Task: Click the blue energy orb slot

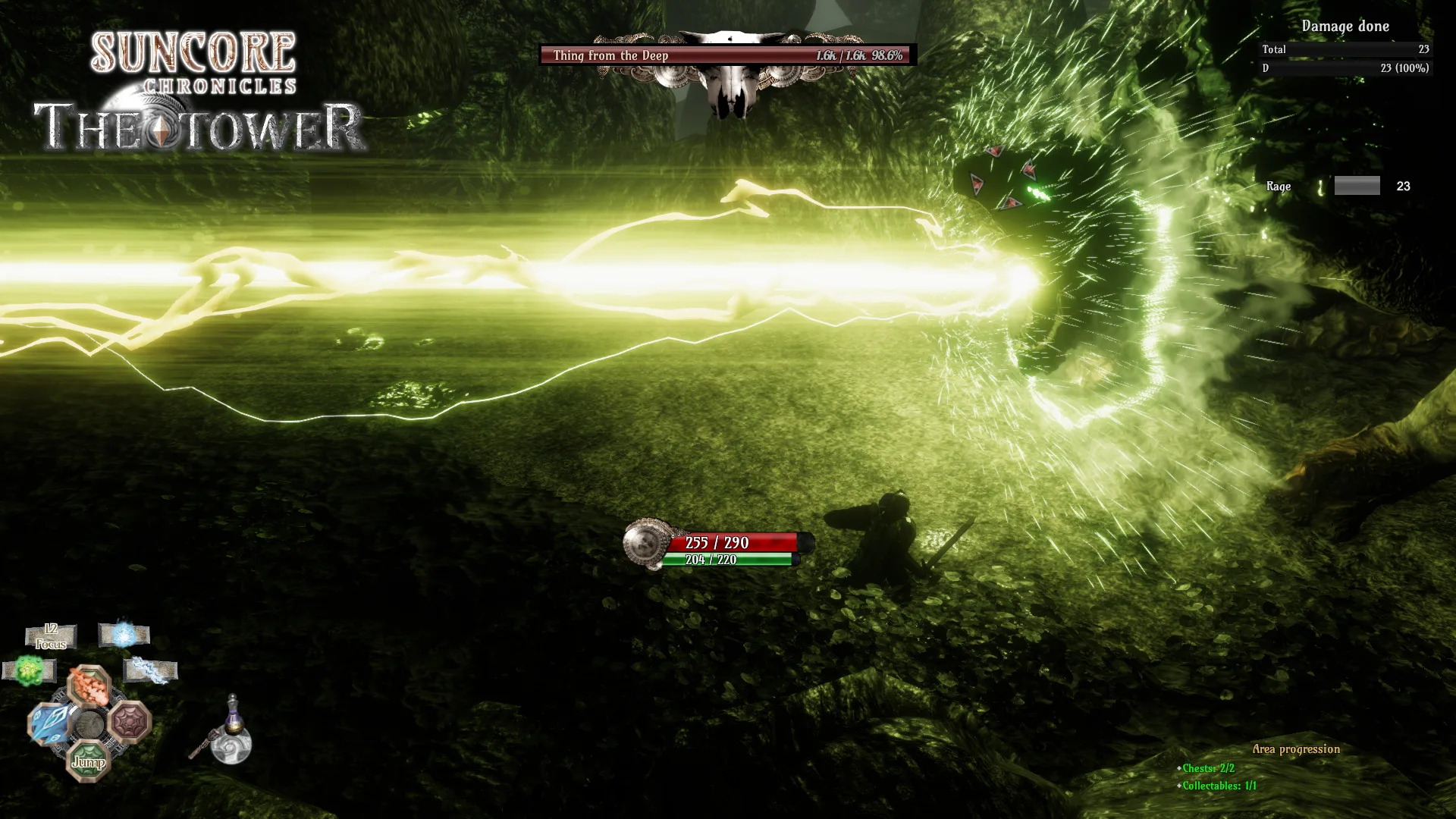Action: 123,634
